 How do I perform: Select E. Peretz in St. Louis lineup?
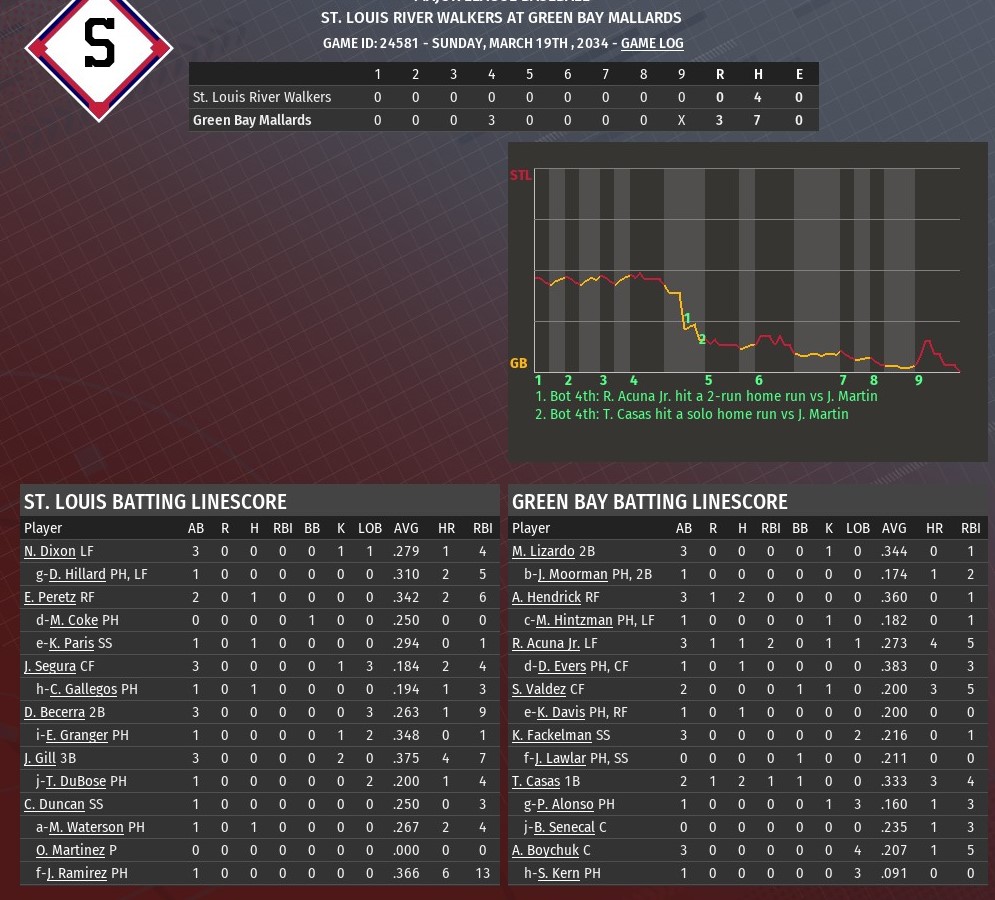pyautogui.click(x=50, y=597)
